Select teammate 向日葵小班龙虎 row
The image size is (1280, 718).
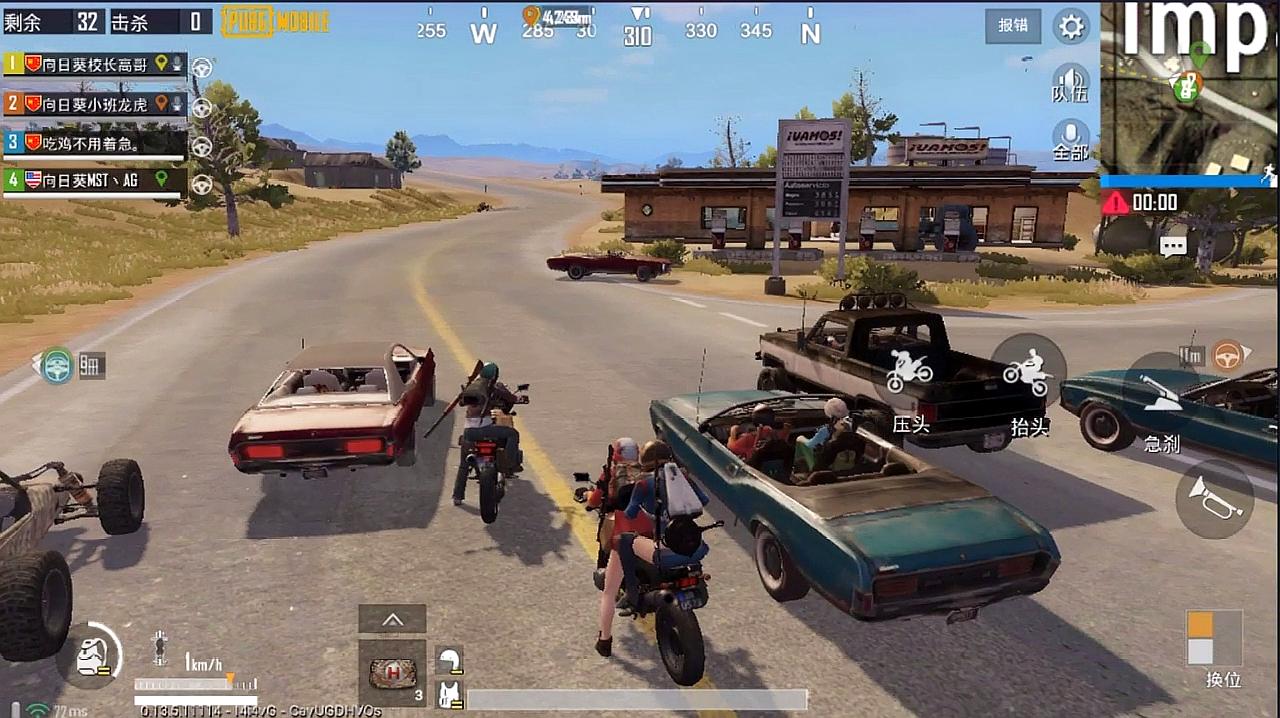[x=95, y=104]
